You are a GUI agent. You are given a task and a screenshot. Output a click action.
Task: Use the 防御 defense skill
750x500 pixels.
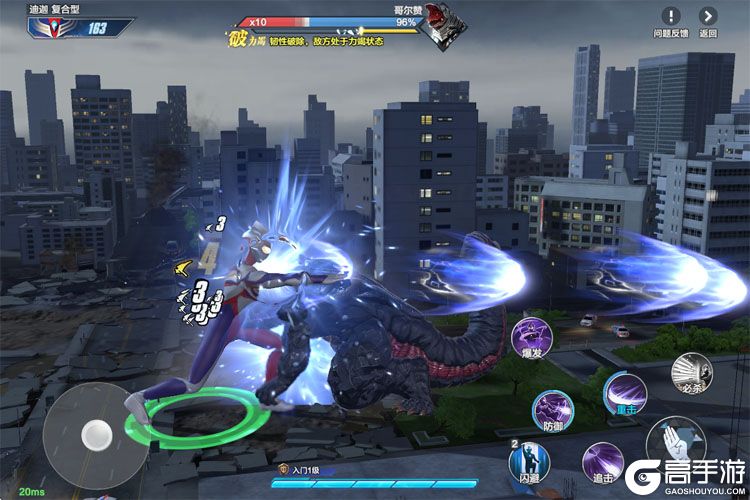[551, 411]
